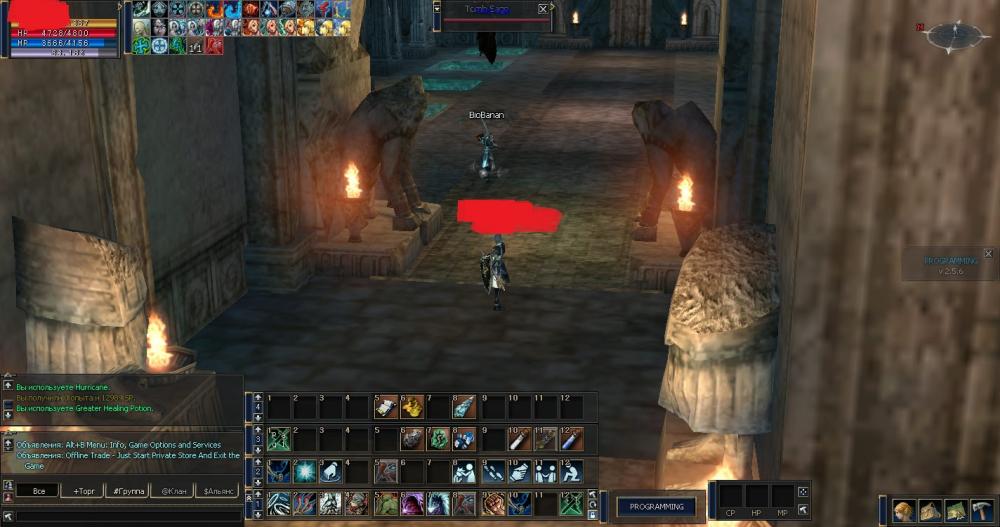Image resolution: width=1000 pixels, height=527 pixels.
Task: Use the scroll item in top hotbar row
Action: (385, 407)
